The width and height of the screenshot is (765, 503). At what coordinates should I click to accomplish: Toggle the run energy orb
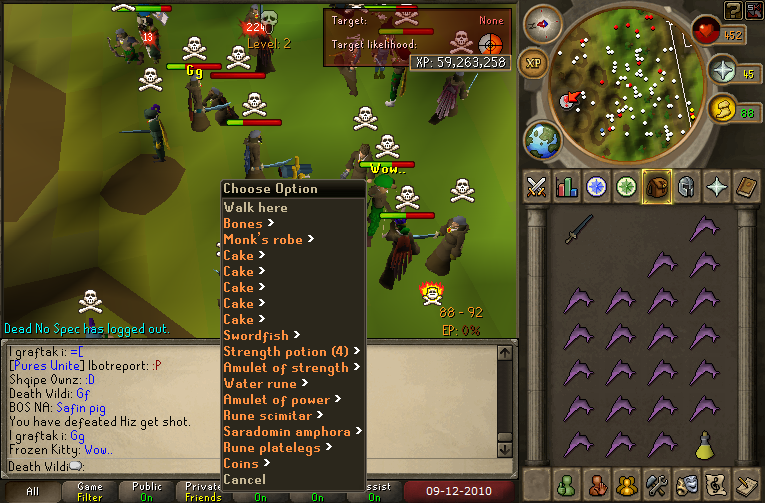[722, 108]
